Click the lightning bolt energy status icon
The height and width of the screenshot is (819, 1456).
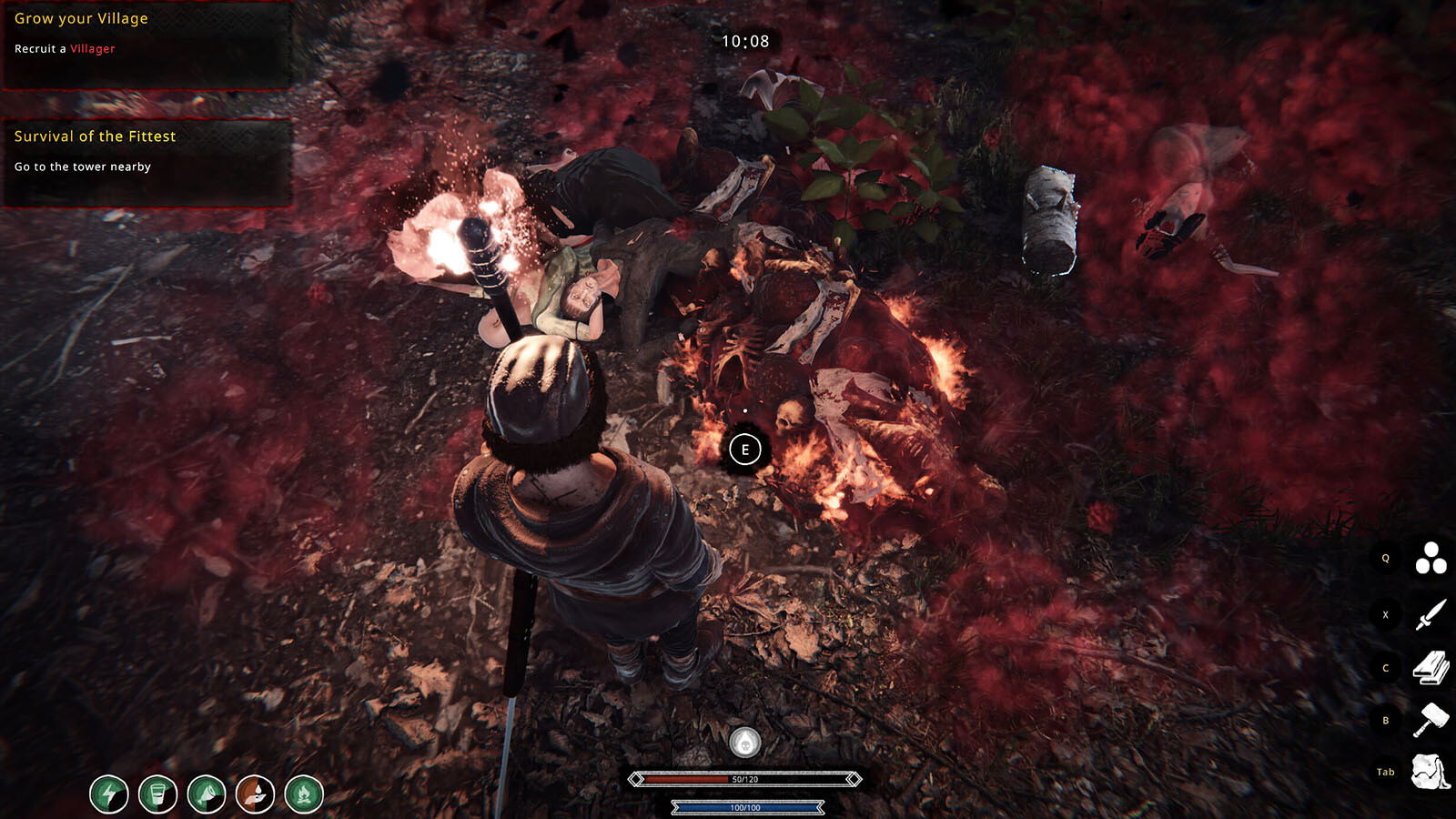109,794
